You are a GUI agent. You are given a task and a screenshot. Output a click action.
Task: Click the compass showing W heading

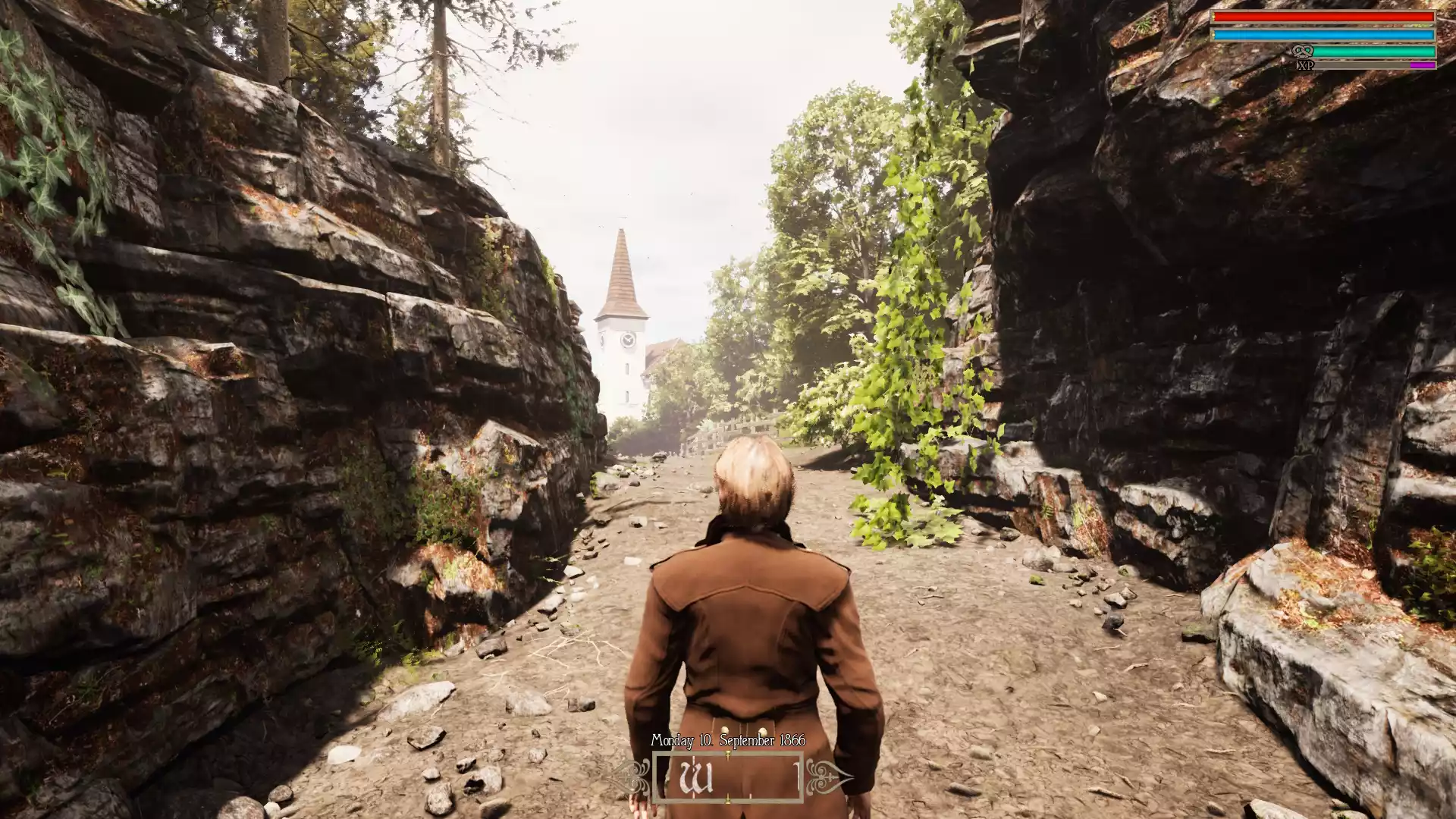tap(727, 777)
